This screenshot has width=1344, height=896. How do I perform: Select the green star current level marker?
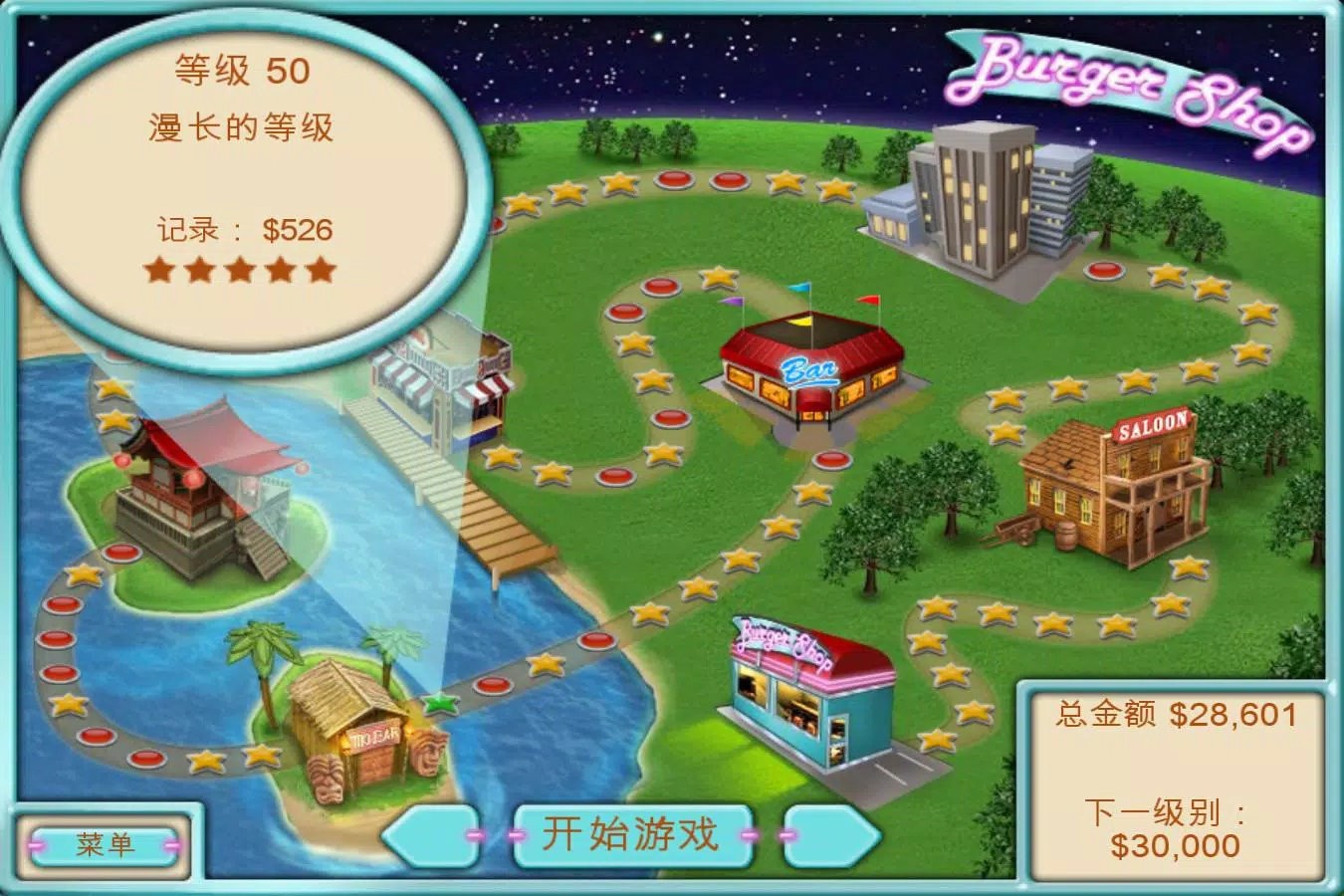[439, 703]
